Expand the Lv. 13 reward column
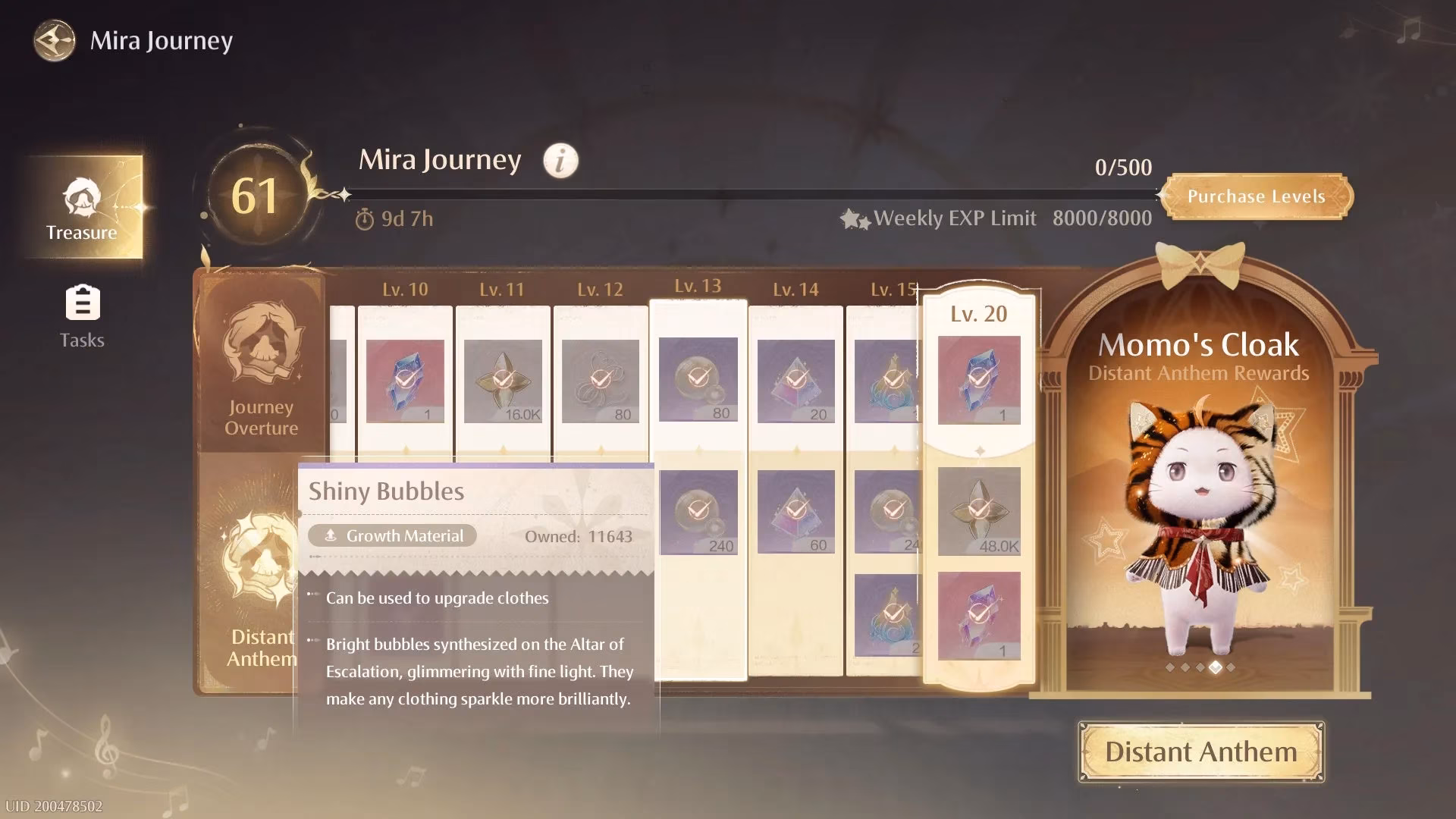Viewport: 1456px width, 819px height. pyautogui.click(x=696, y=287)
